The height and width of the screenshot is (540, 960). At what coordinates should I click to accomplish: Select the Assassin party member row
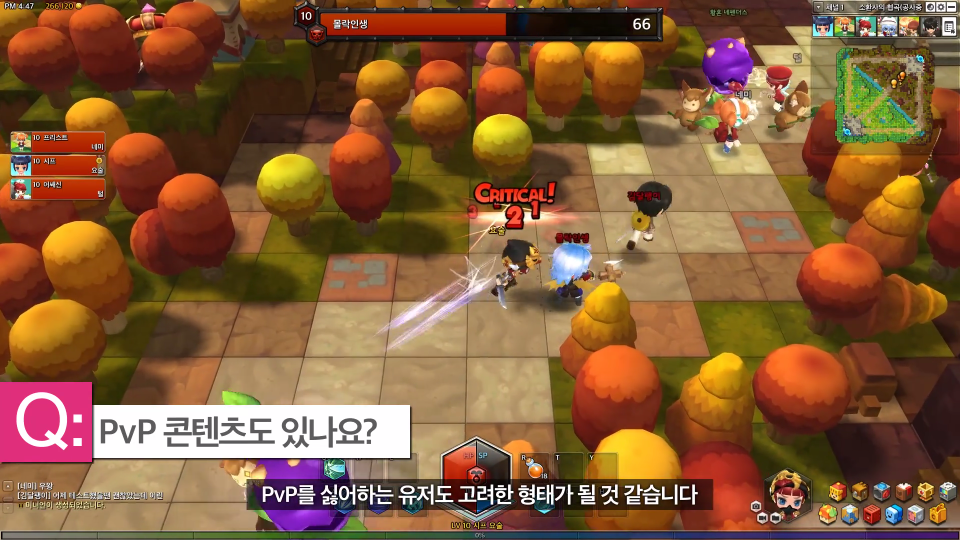point(57,189)
